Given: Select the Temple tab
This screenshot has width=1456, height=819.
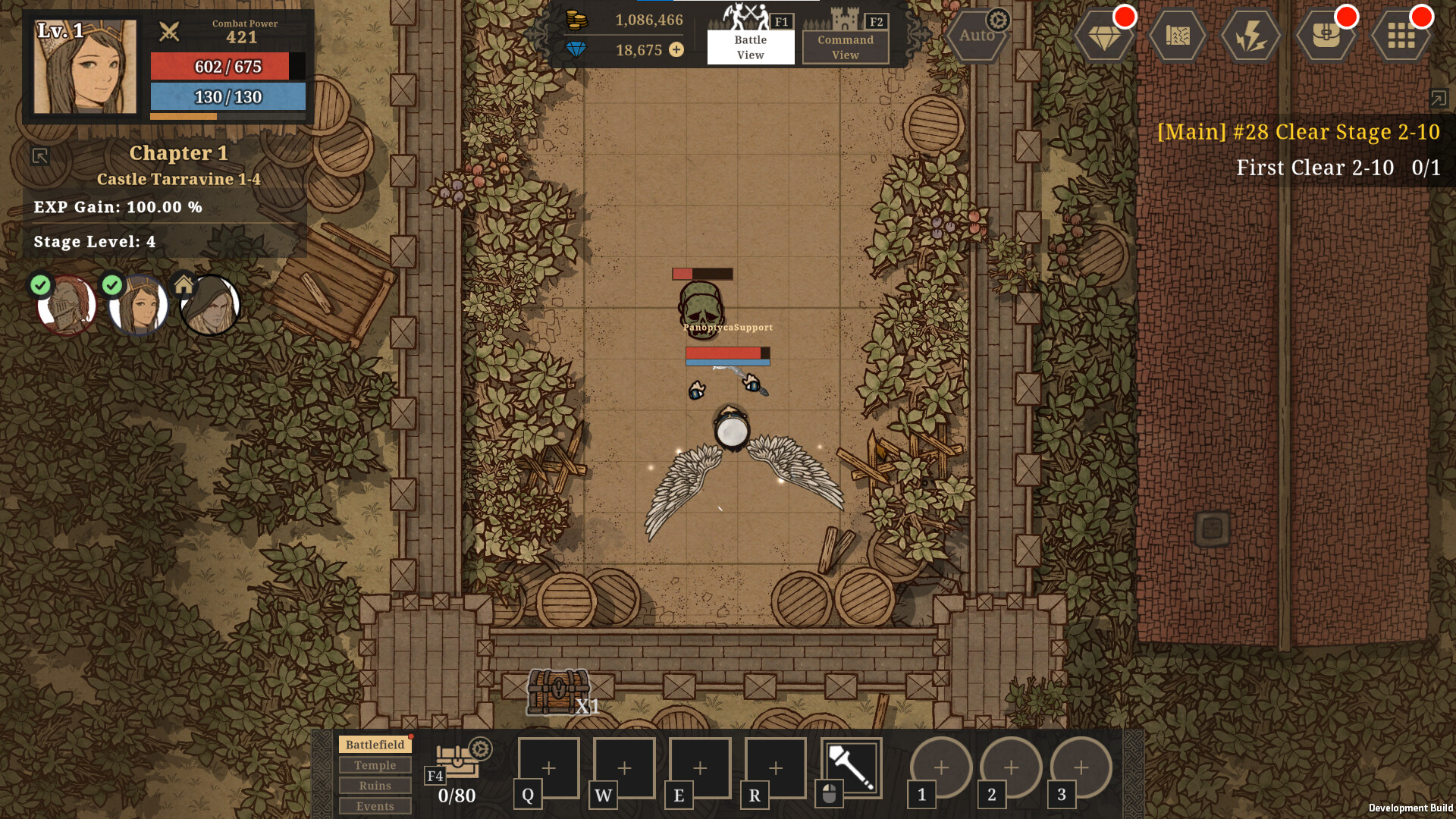Looking at the screenshot, I should 375,765.
